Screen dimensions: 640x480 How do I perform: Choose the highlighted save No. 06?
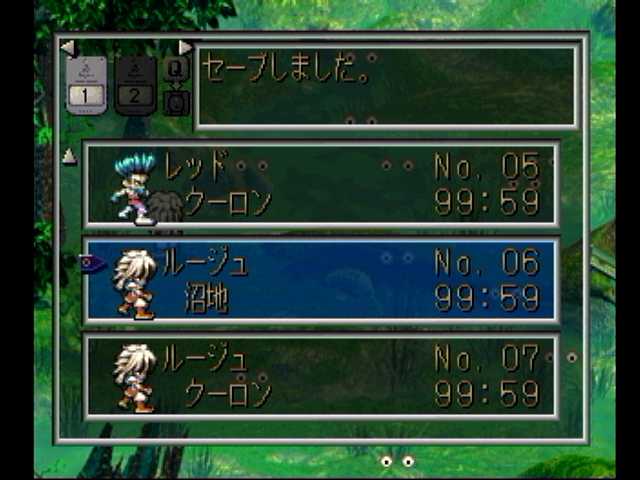click(320, 280)
